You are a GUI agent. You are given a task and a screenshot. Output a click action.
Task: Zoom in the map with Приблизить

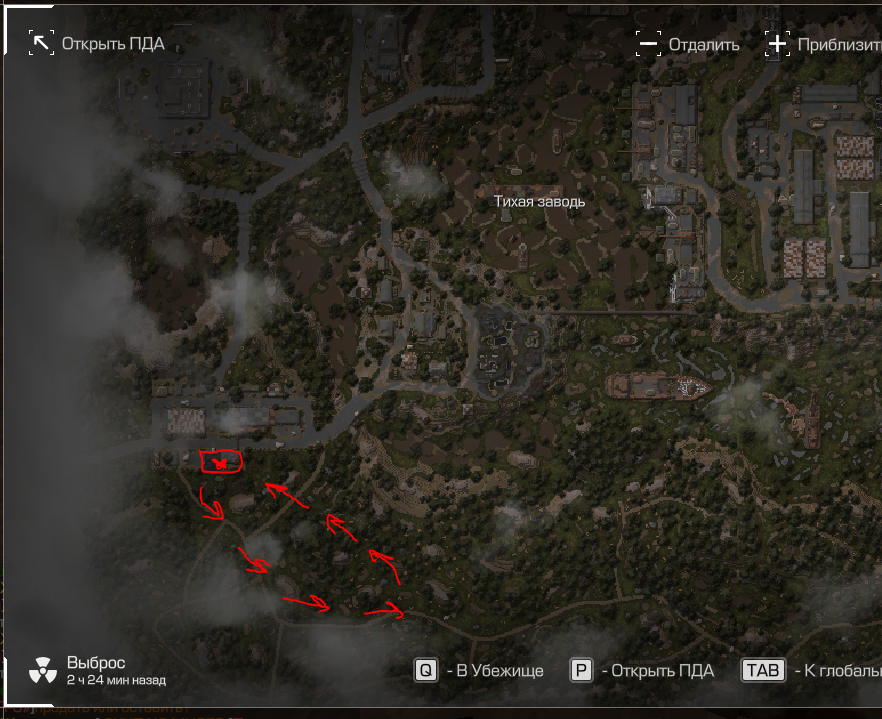777,44
